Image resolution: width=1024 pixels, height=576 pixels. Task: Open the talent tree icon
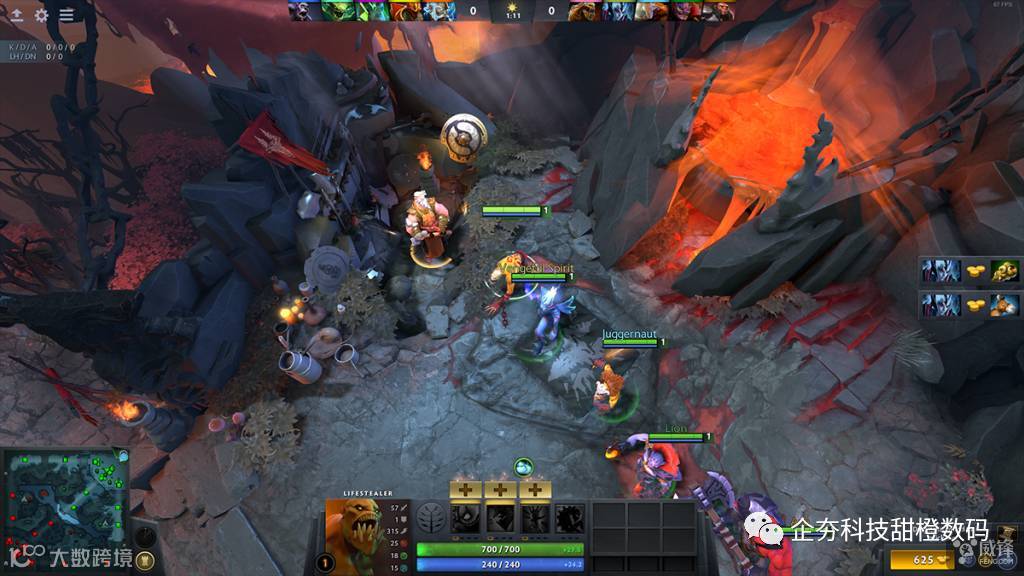(431, 519)
